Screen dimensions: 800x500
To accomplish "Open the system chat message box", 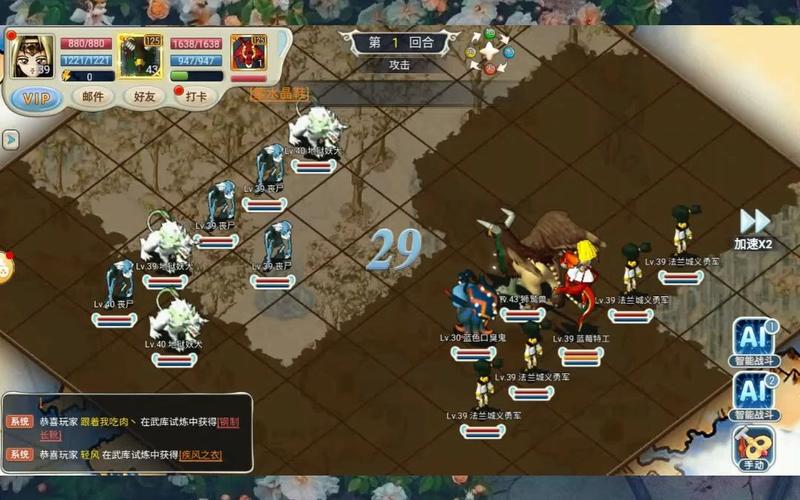I will [x=127, y=432].
